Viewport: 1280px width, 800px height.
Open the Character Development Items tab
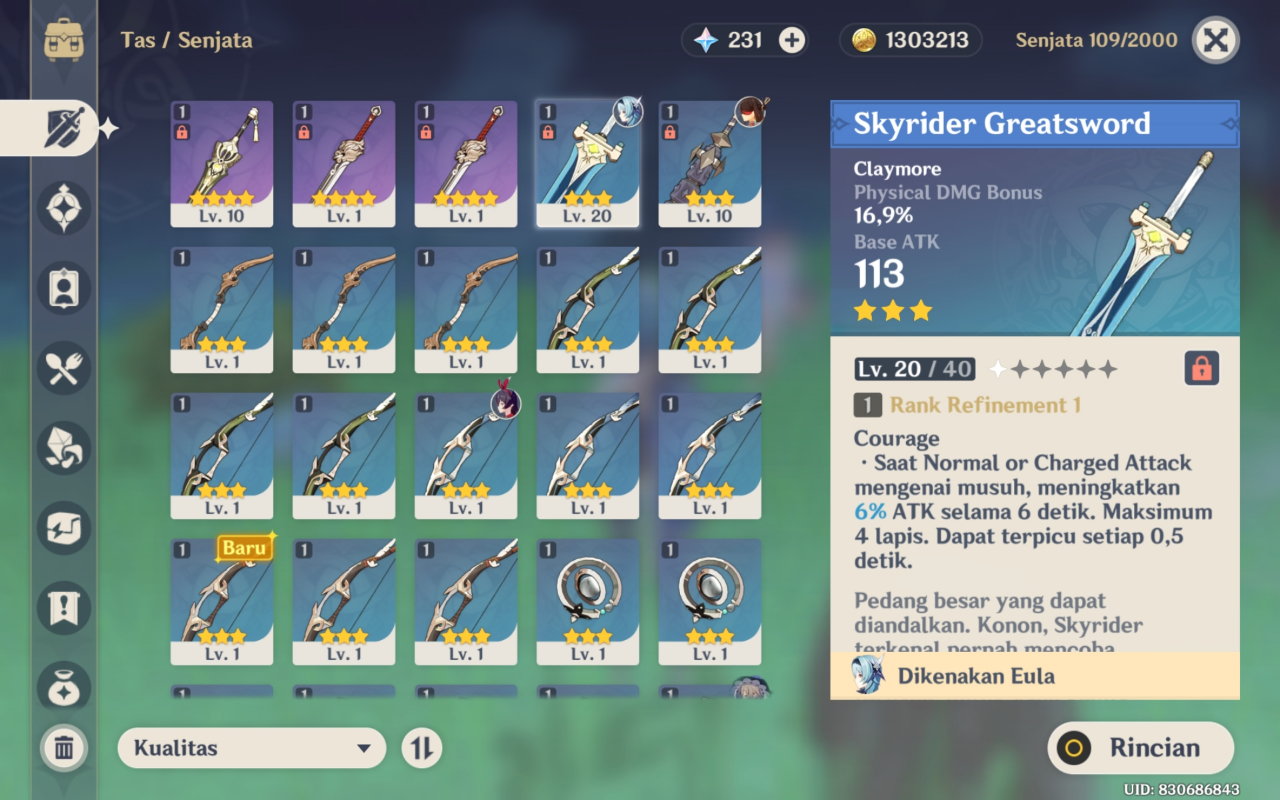pyautogui.click(x=64, y=288)
